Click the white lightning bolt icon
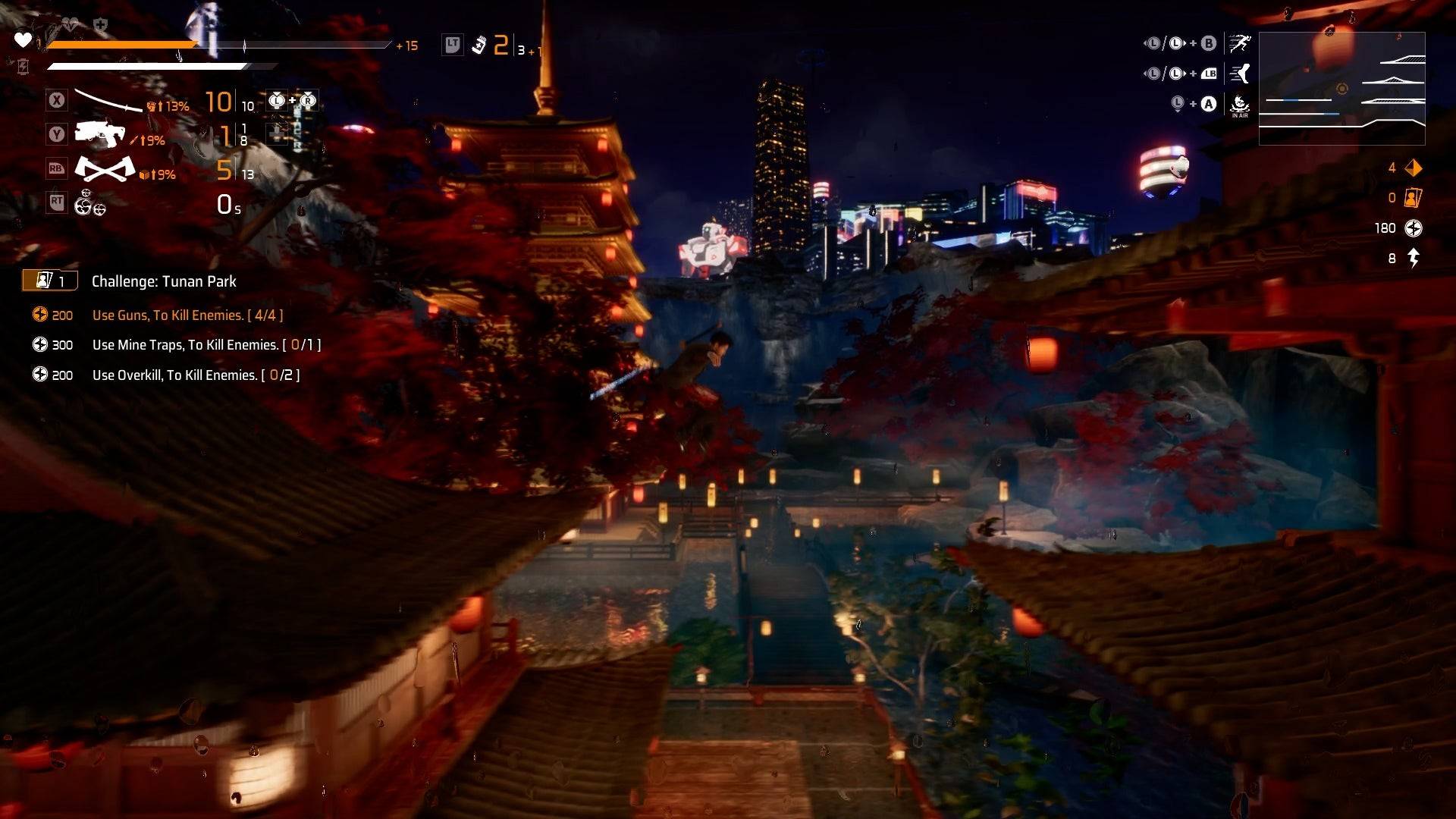This screenshot has width=1456, height=819. pyautogui.click(x=1414, y=259)
